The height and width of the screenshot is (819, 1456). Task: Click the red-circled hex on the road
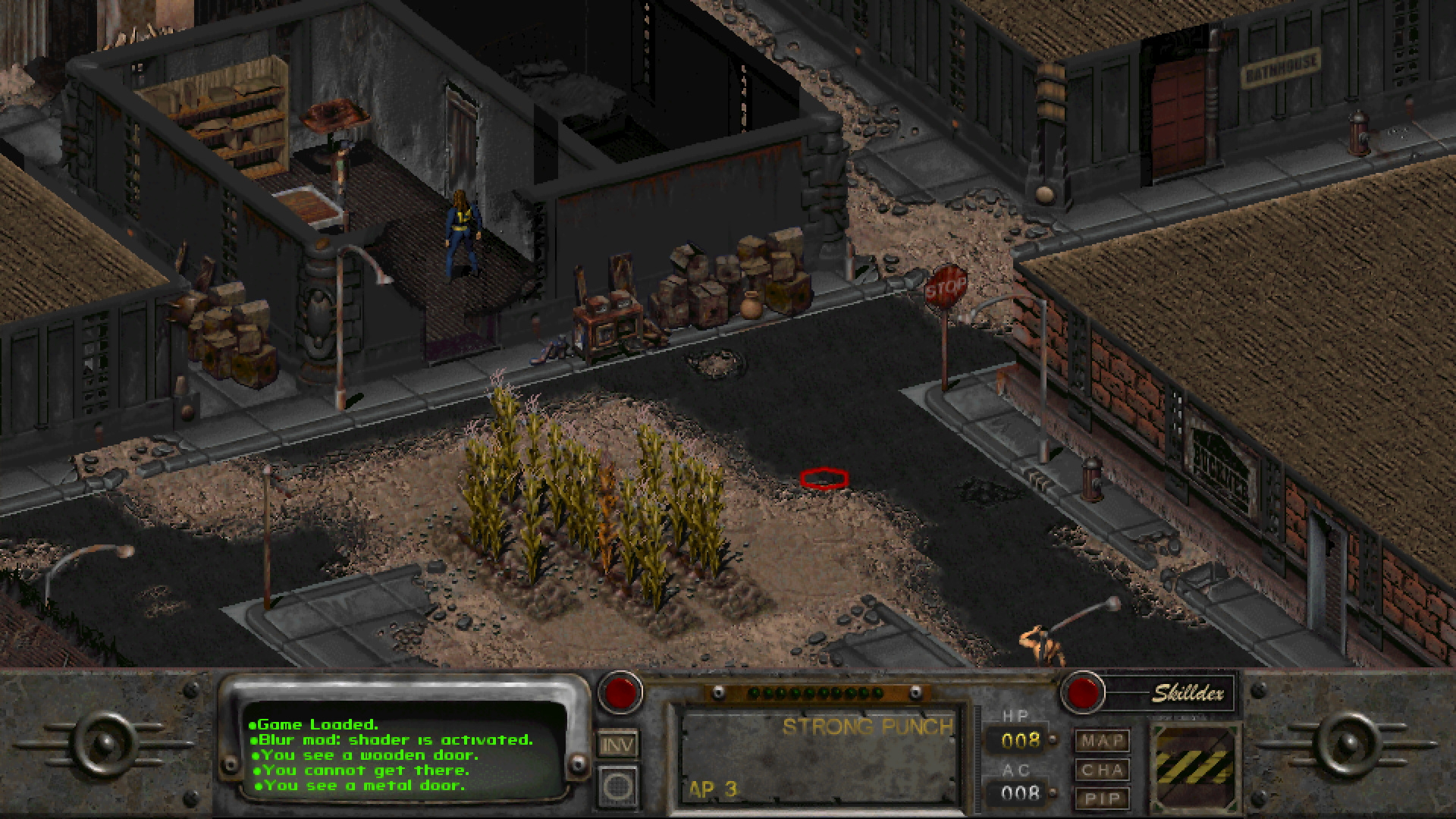click(x=824, y=477)
